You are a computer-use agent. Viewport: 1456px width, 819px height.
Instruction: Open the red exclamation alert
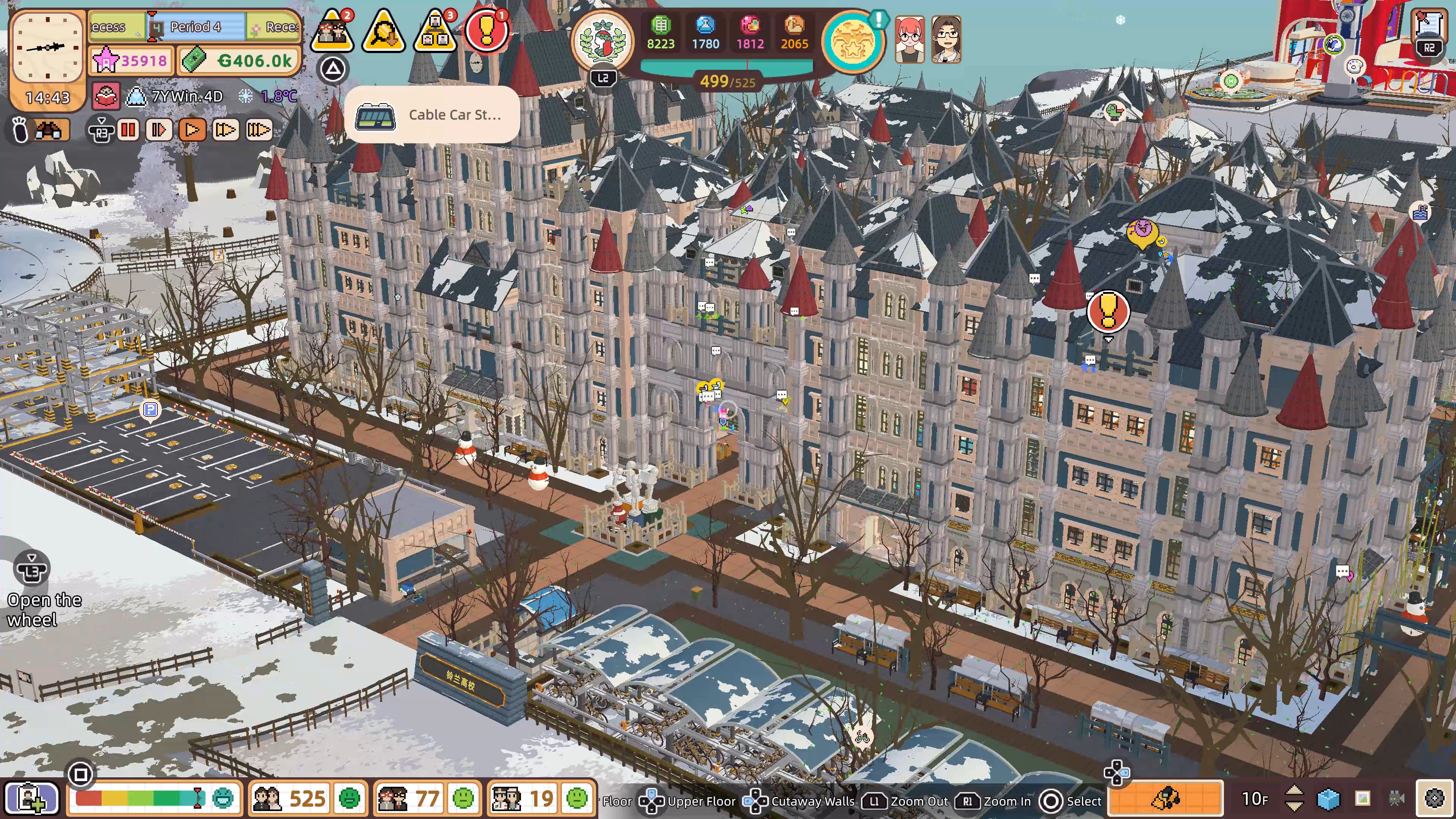pos(485,31)
